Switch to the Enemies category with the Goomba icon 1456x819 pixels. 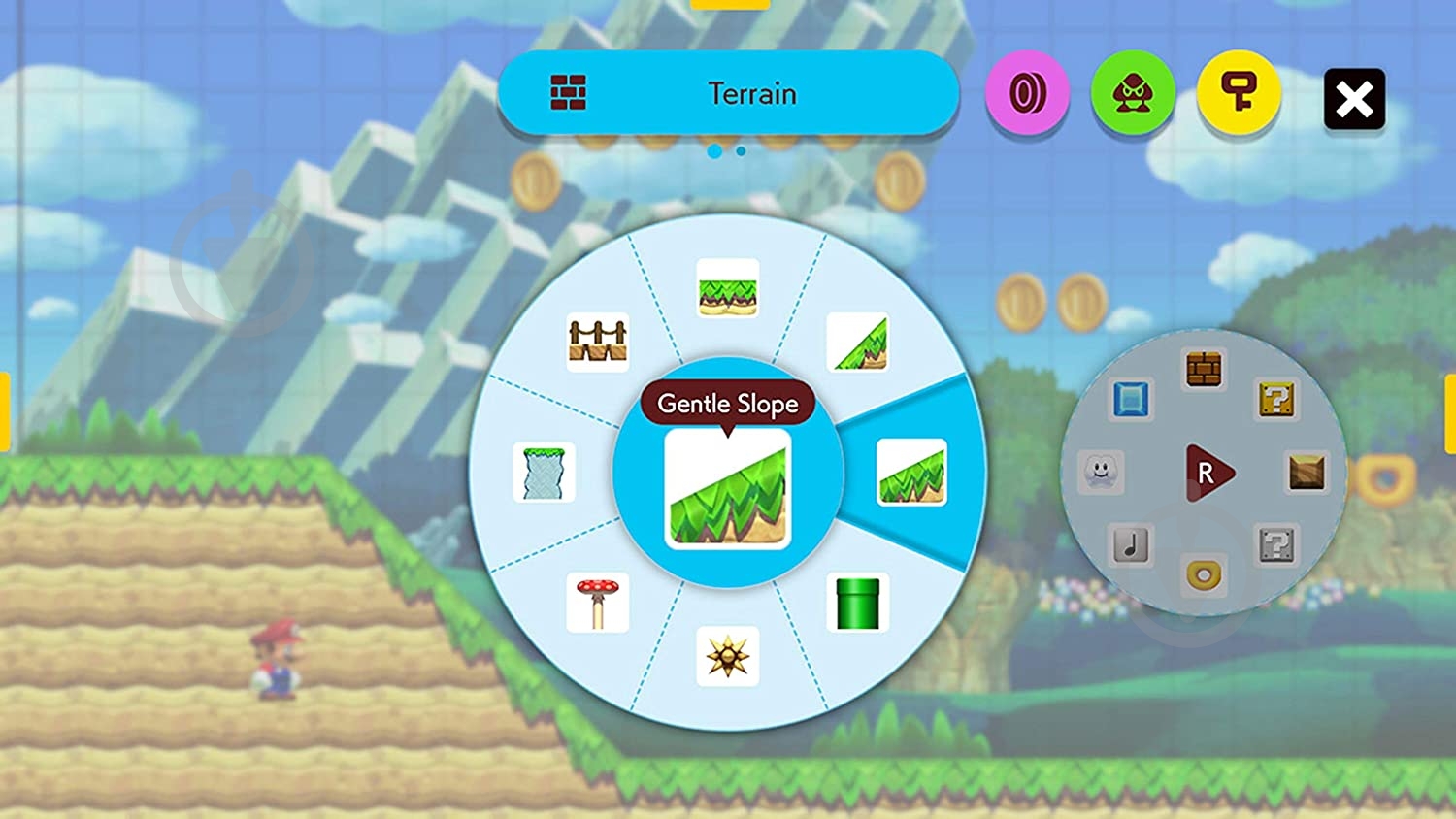click(x=1134, y=93)
